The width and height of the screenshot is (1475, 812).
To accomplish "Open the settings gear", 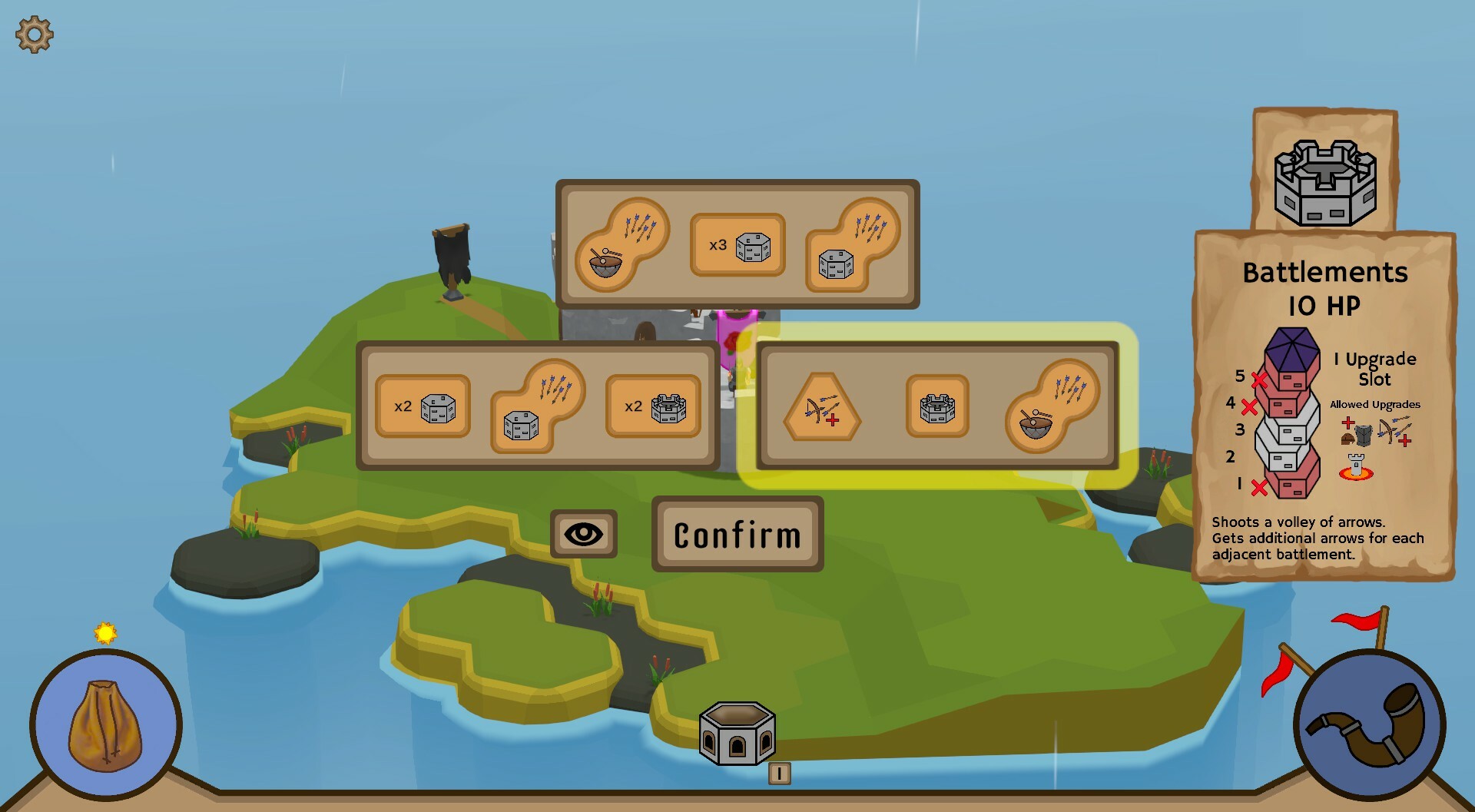I will [x=33, y=33].
